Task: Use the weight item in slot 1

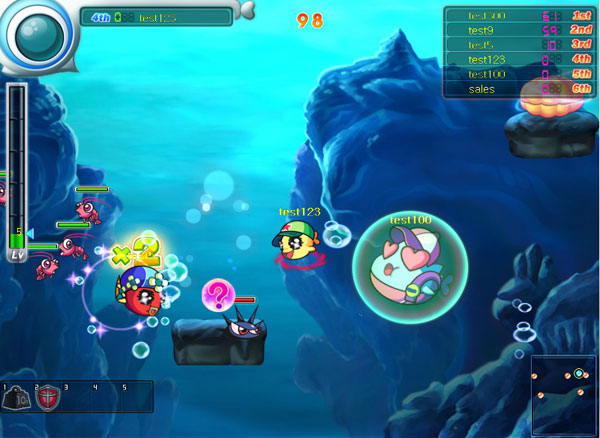Action: point(17,399)
